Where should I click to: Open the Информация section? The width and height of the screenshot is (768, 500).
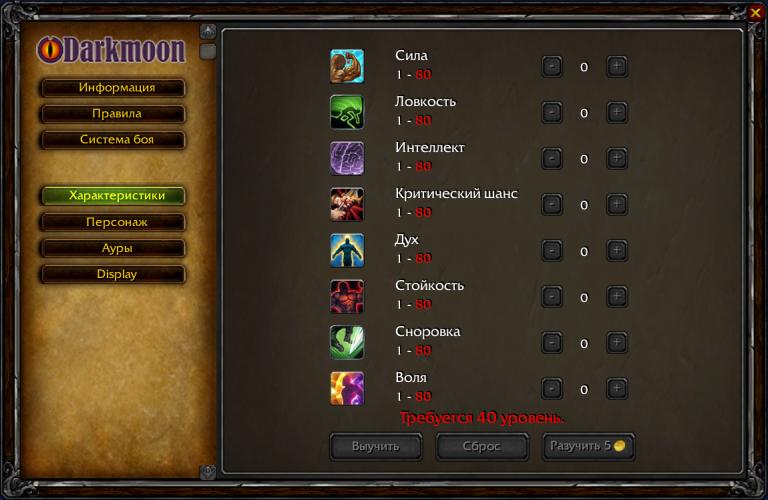(x=113, y=88)
